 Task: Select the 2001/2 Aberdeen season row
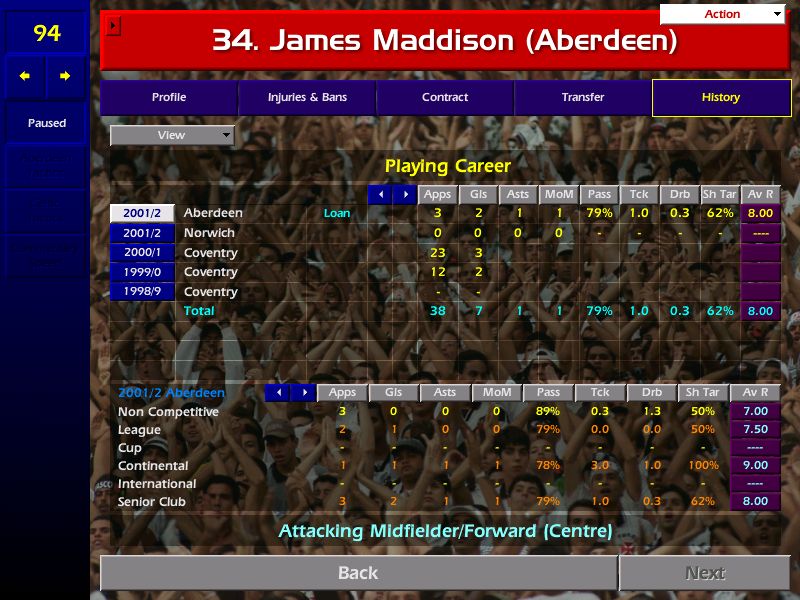pos(142,213)
